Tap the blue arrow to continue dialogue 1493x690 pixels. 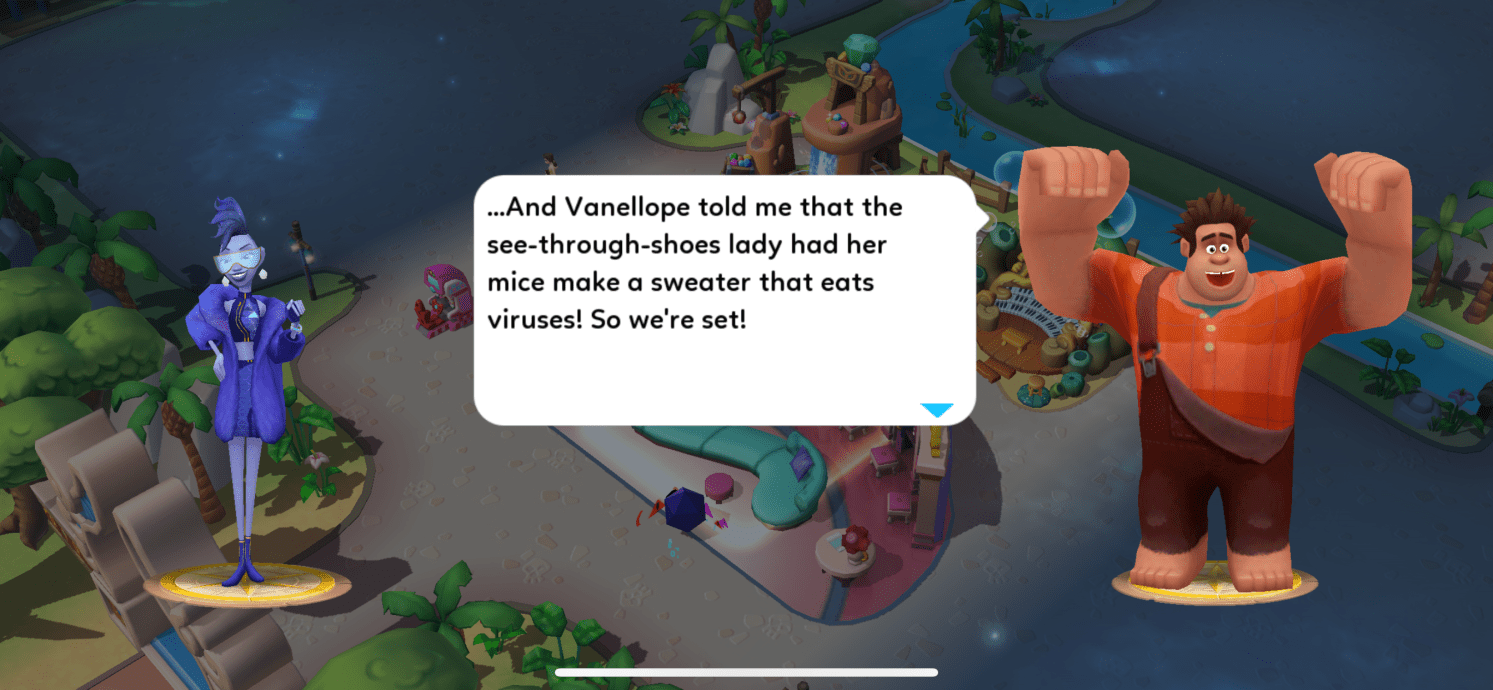(936, 410)
